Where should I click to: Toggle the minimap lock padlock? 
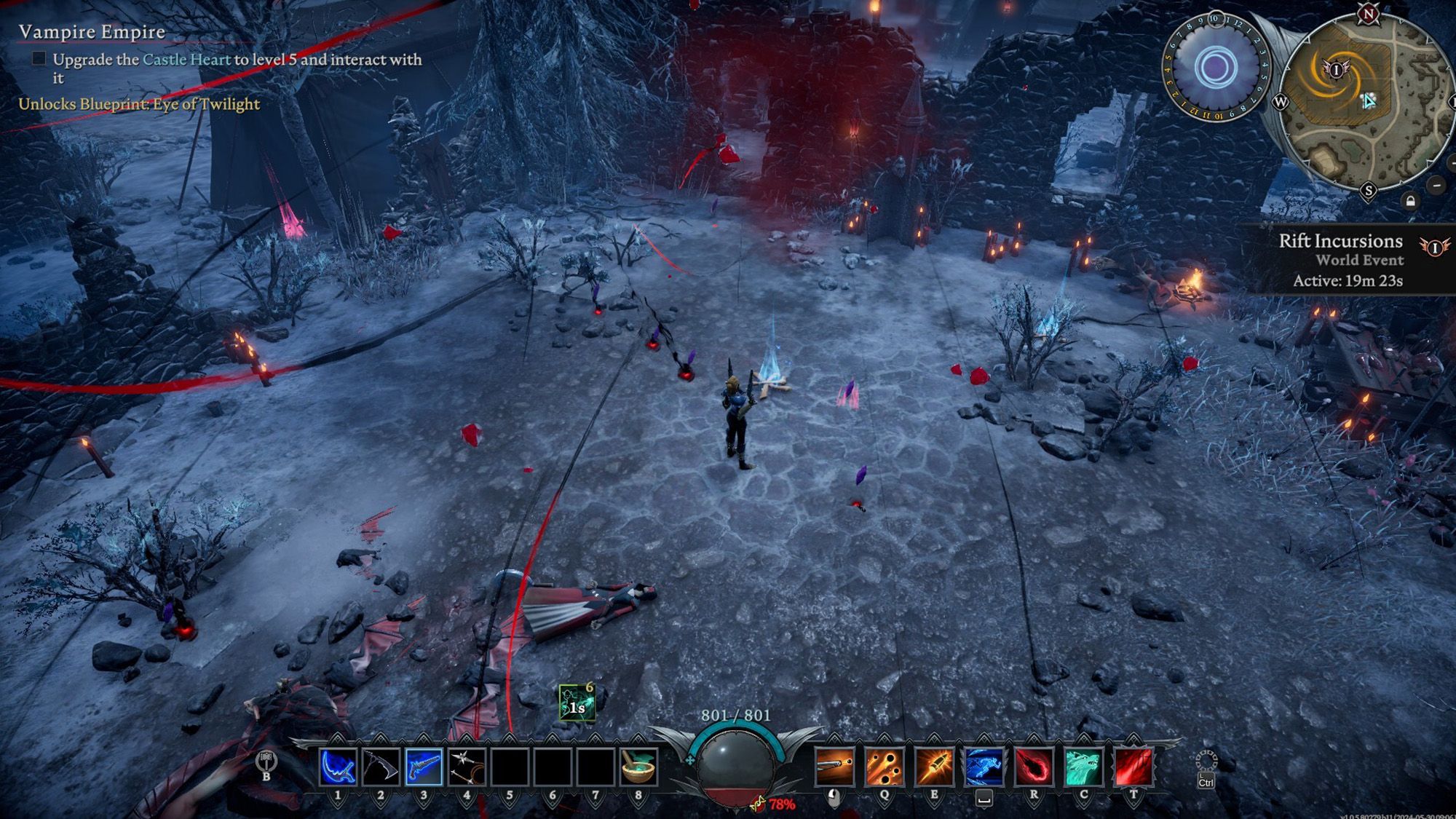pos(1411,201)
